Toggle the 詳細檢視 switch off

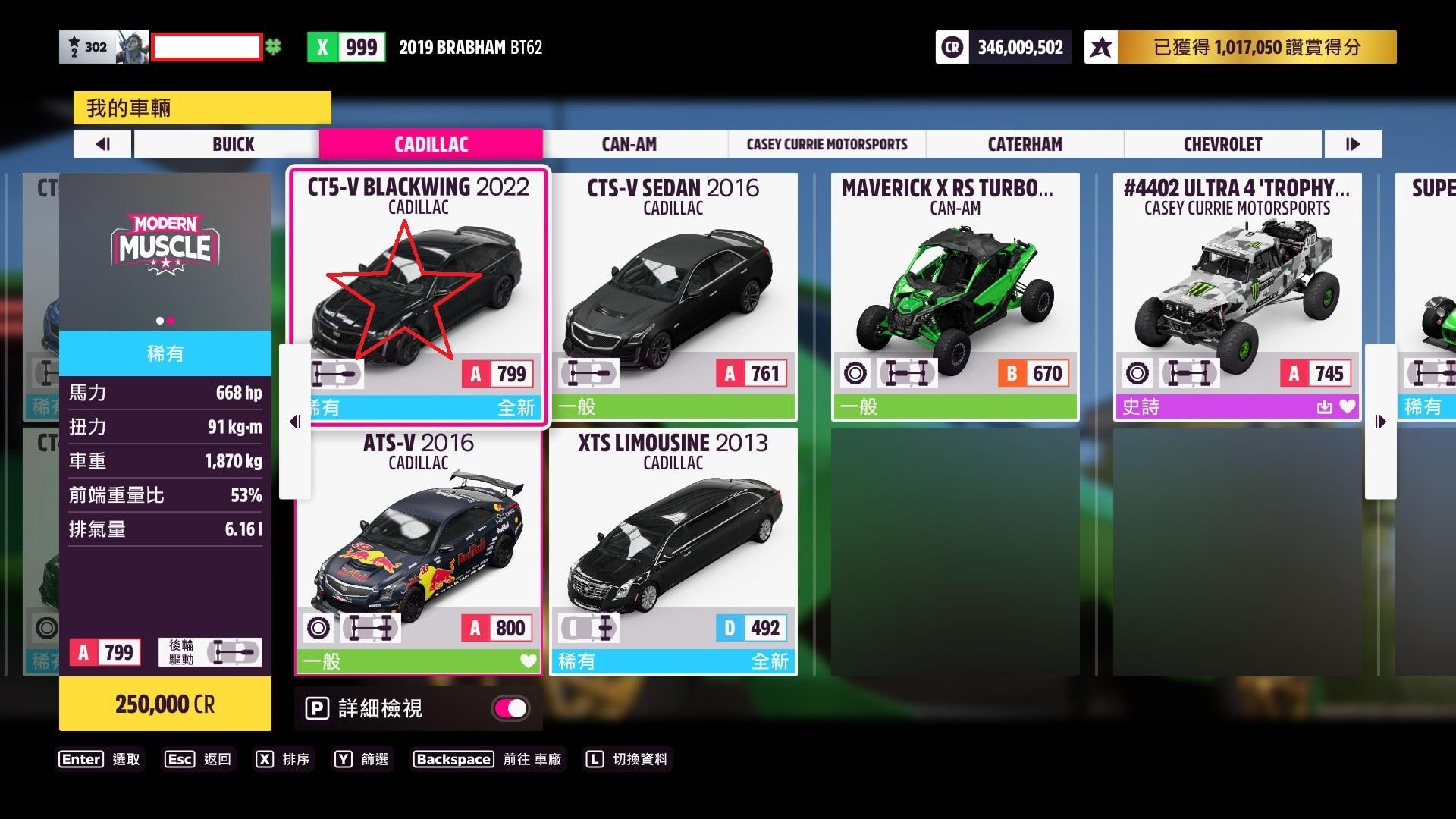510,708
